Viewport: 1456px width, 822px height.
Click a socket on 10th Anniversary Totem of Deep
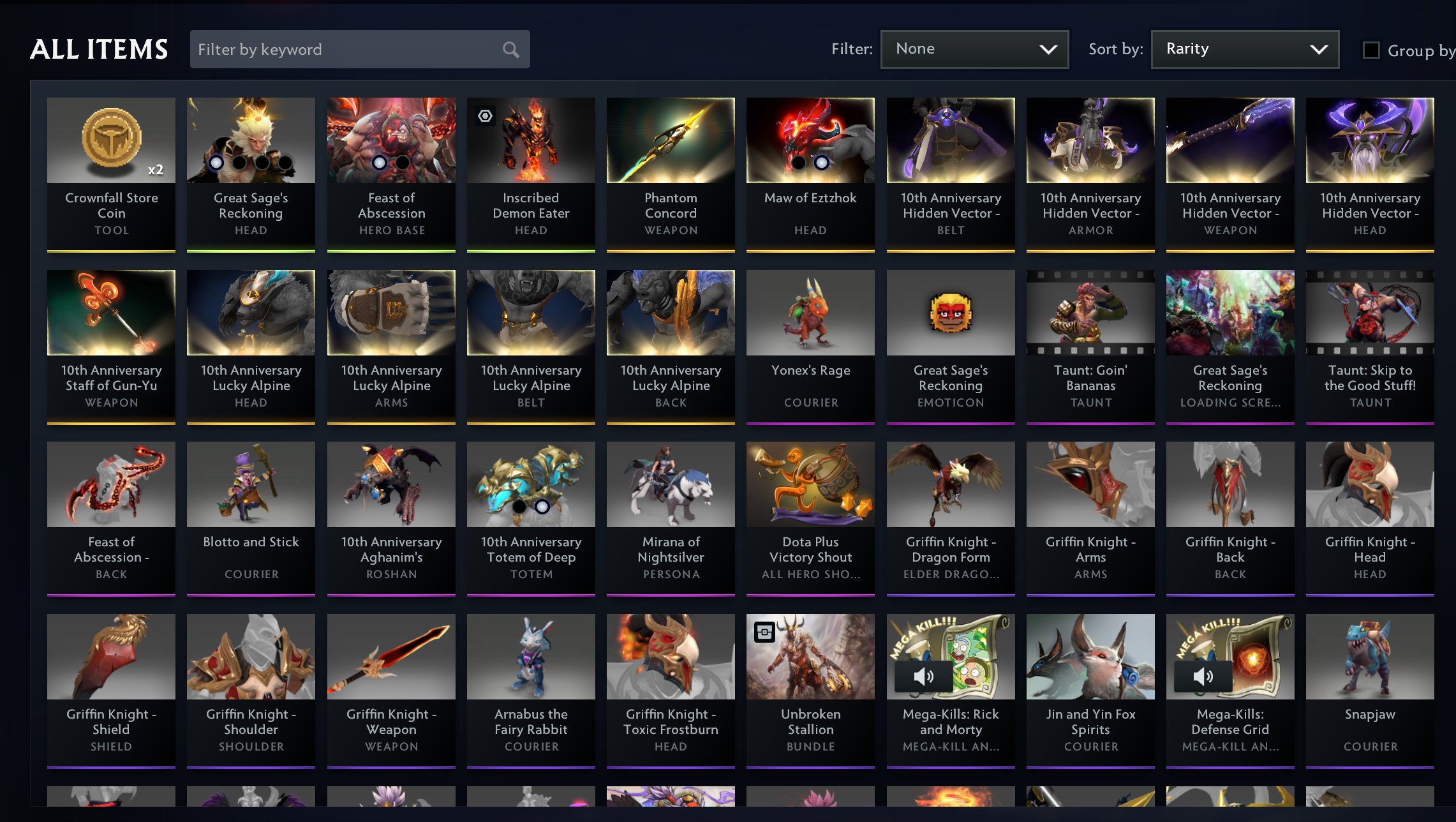[x=520, y=506]
